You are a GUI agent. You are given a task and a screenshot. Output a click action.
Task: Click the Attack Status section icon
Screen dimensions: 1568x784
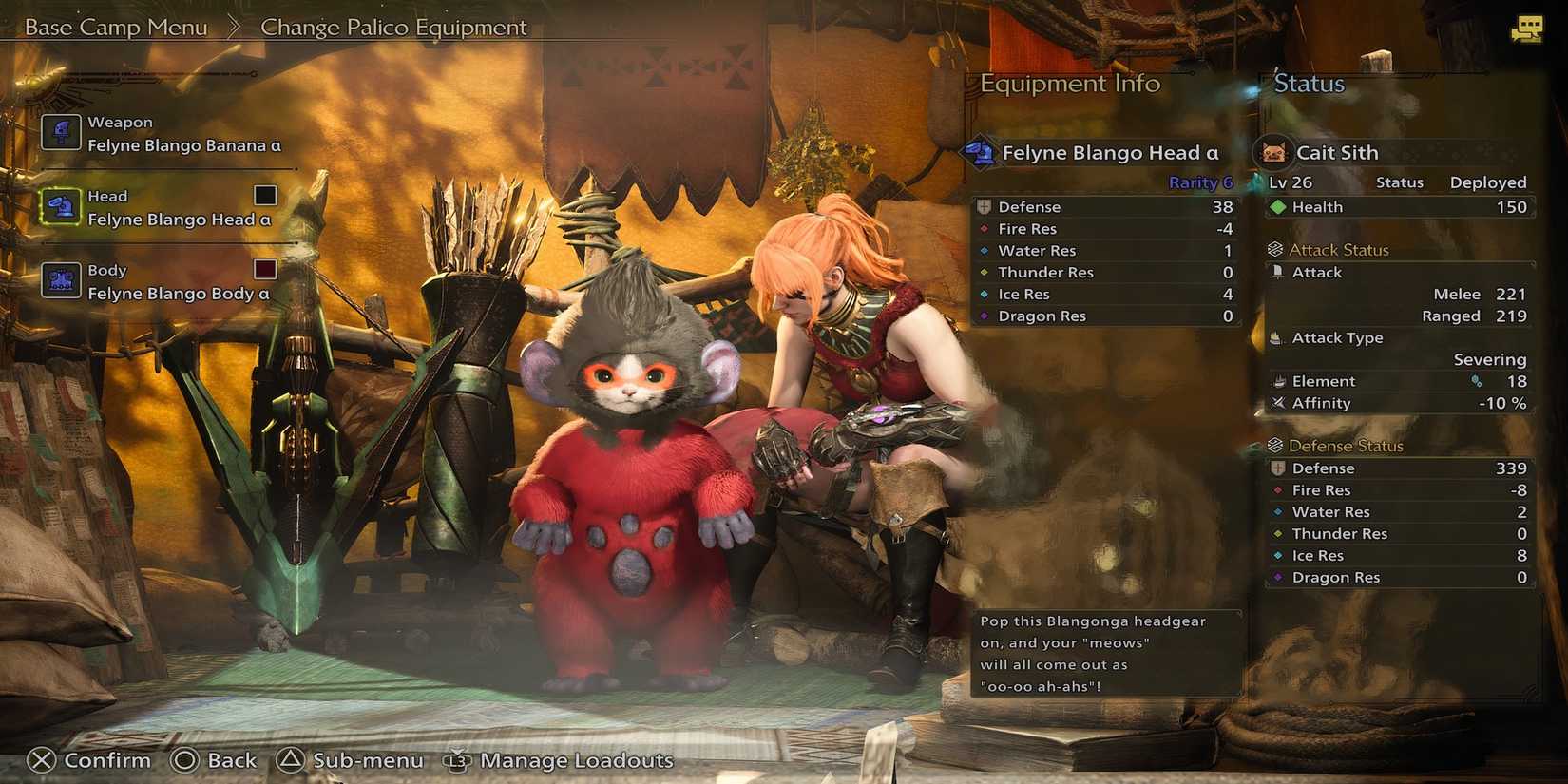click(1273, 249)
